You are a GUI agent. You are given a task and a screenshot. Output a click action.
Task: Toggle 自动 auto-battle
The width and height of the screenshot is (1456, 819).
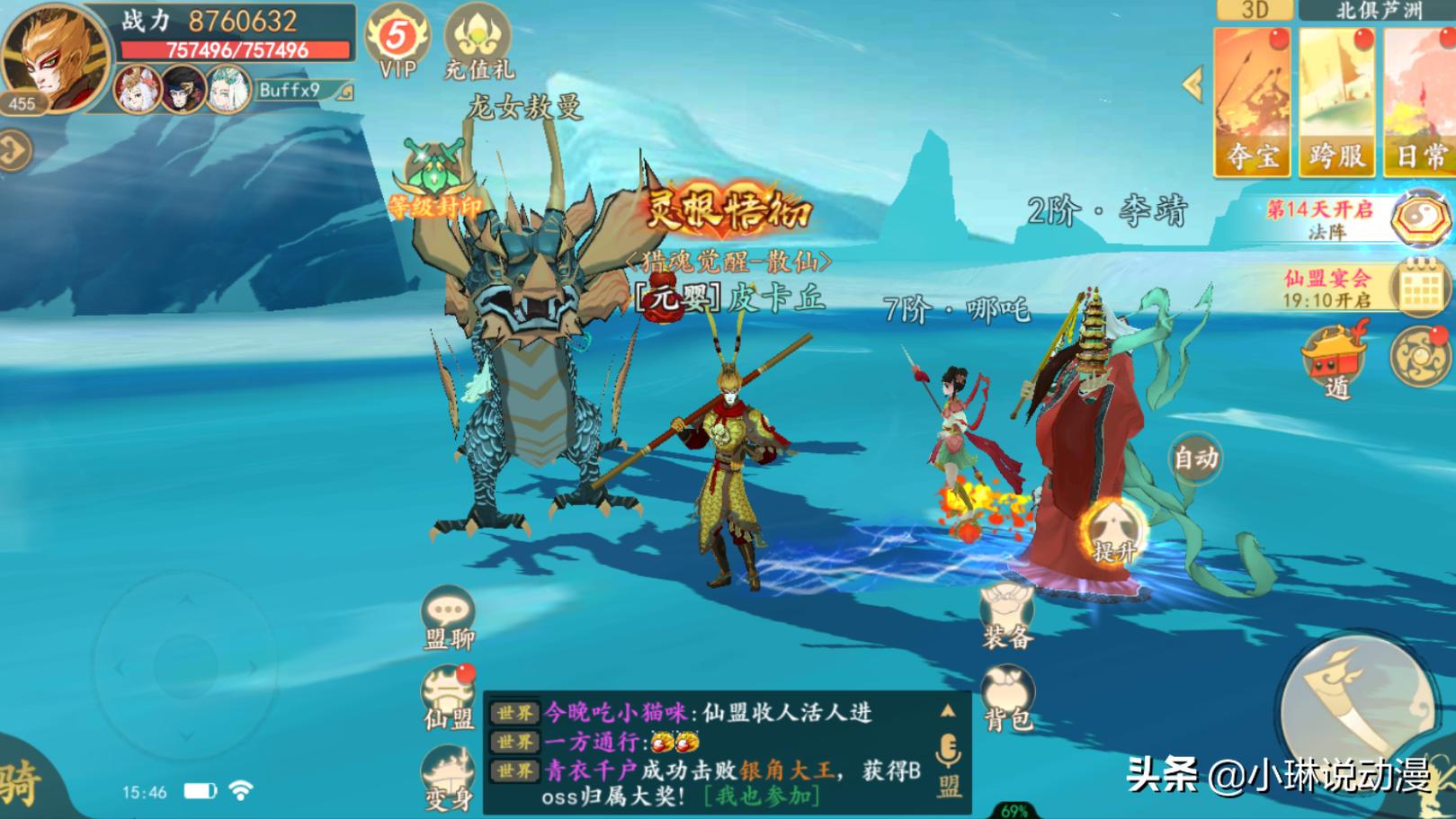(x=1195, y=458)
